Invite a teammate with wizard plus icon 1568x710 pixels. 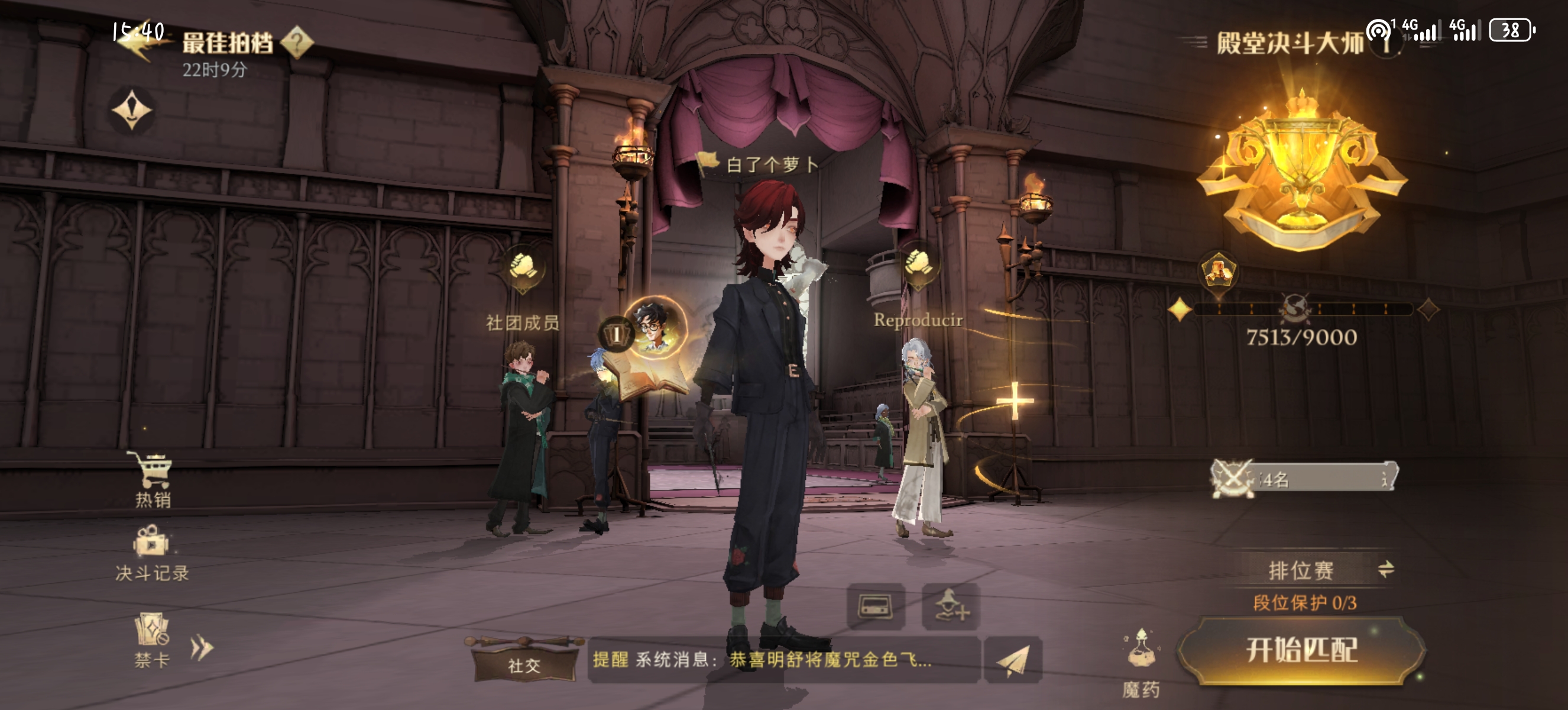coord(951,606)
